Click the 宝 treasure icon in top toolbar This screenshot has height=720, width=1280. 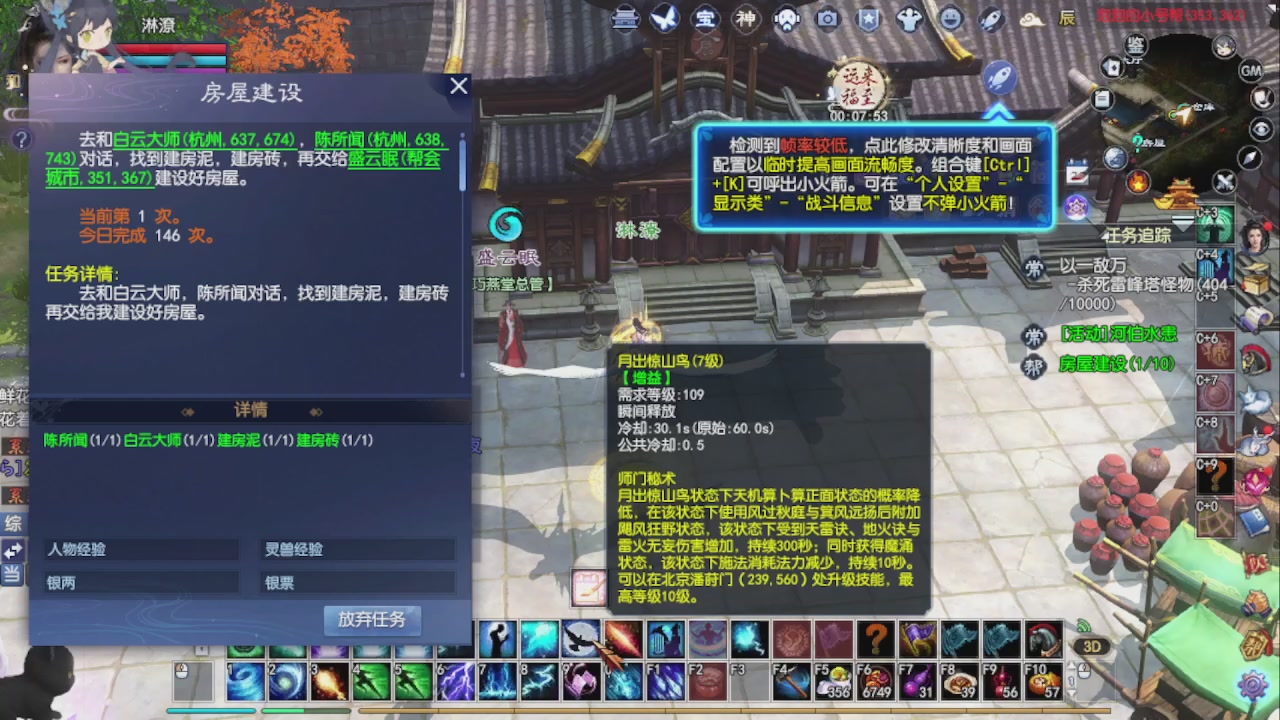coord(705,19)
